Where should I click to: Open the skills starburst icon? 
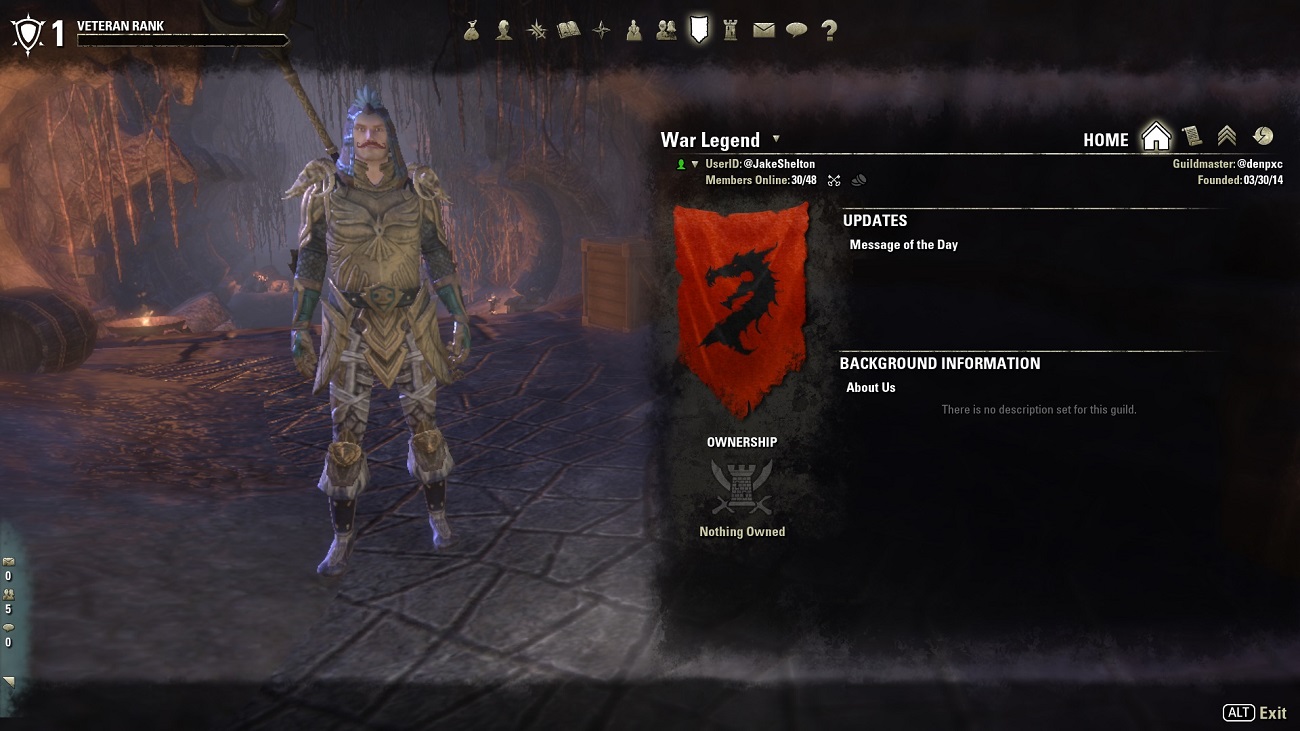[537, 31]
